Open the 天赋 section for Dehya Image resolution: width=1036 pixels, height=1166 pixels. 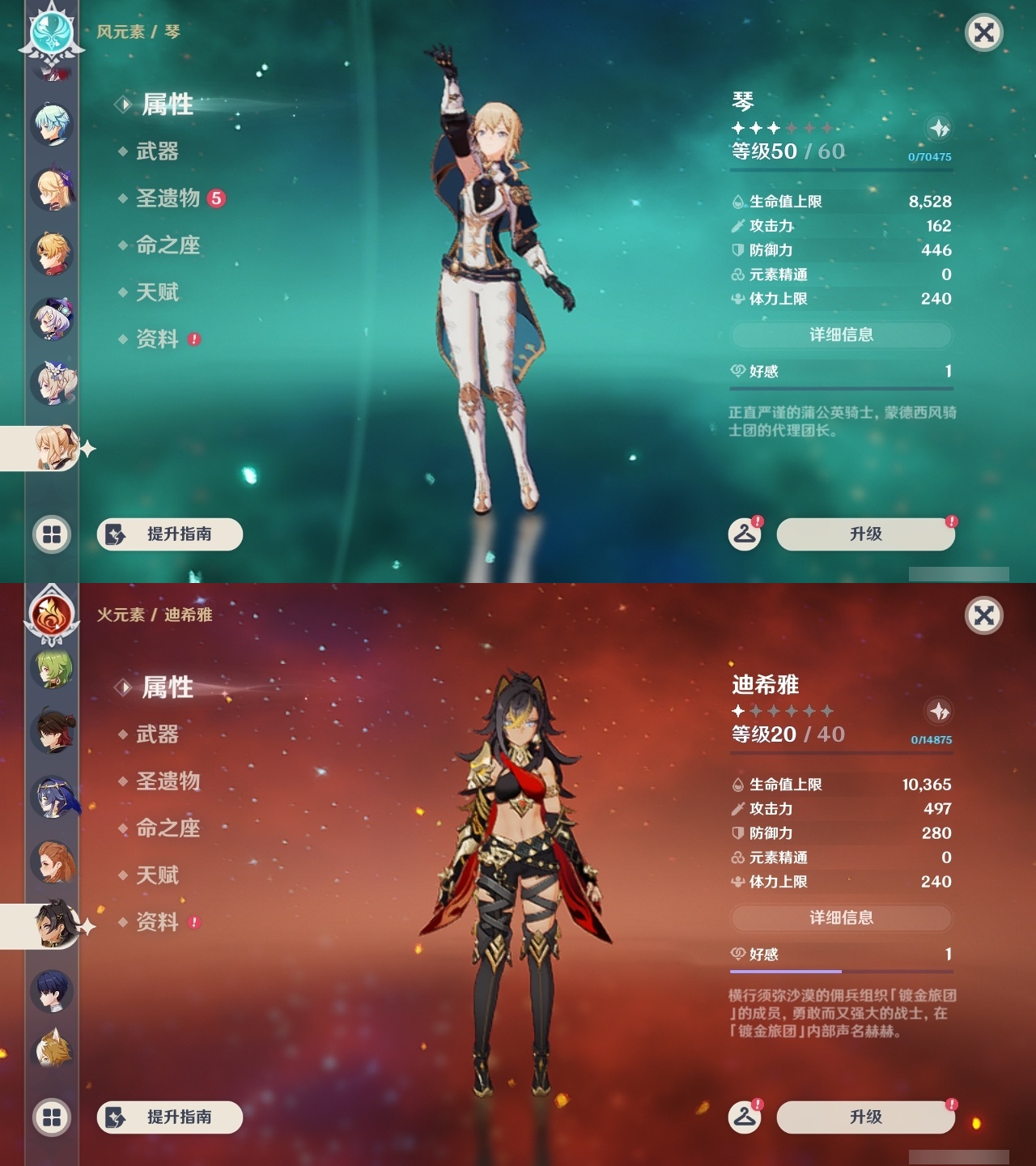point(159,875)
